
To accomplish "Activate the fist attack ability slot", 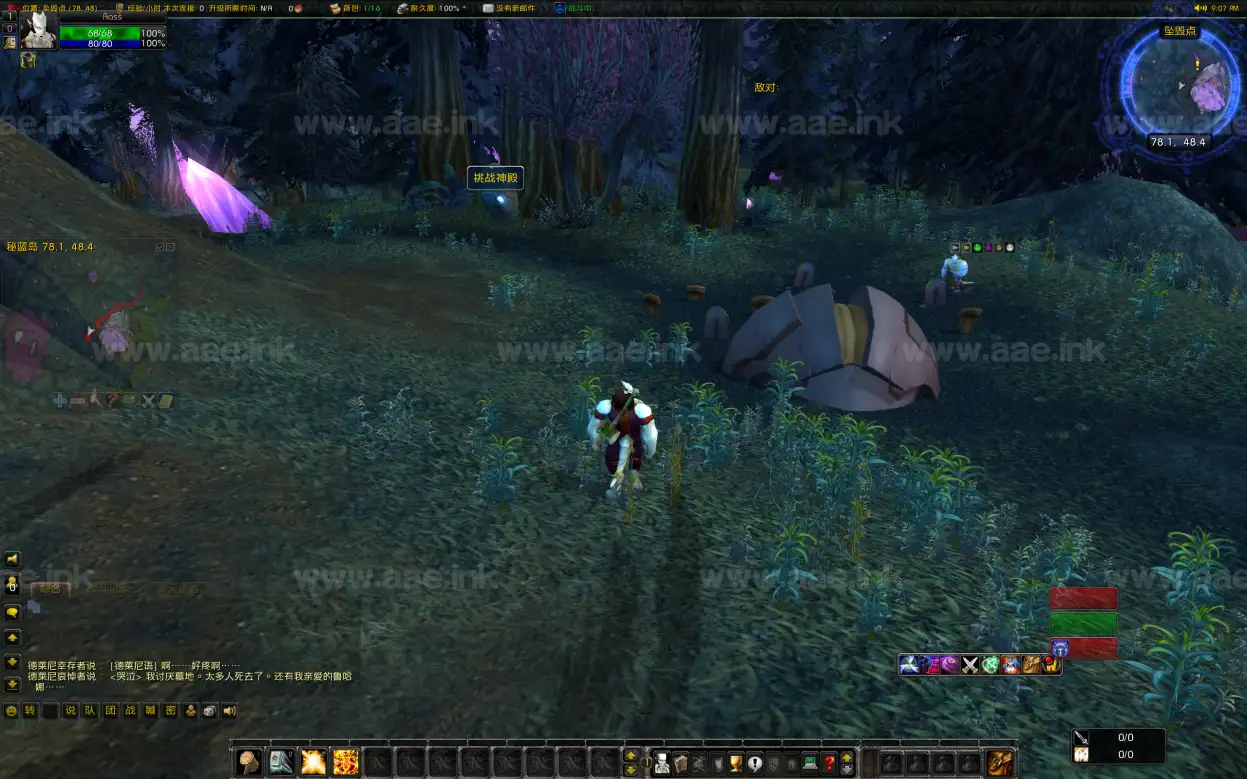I will (x=249, y=763).
